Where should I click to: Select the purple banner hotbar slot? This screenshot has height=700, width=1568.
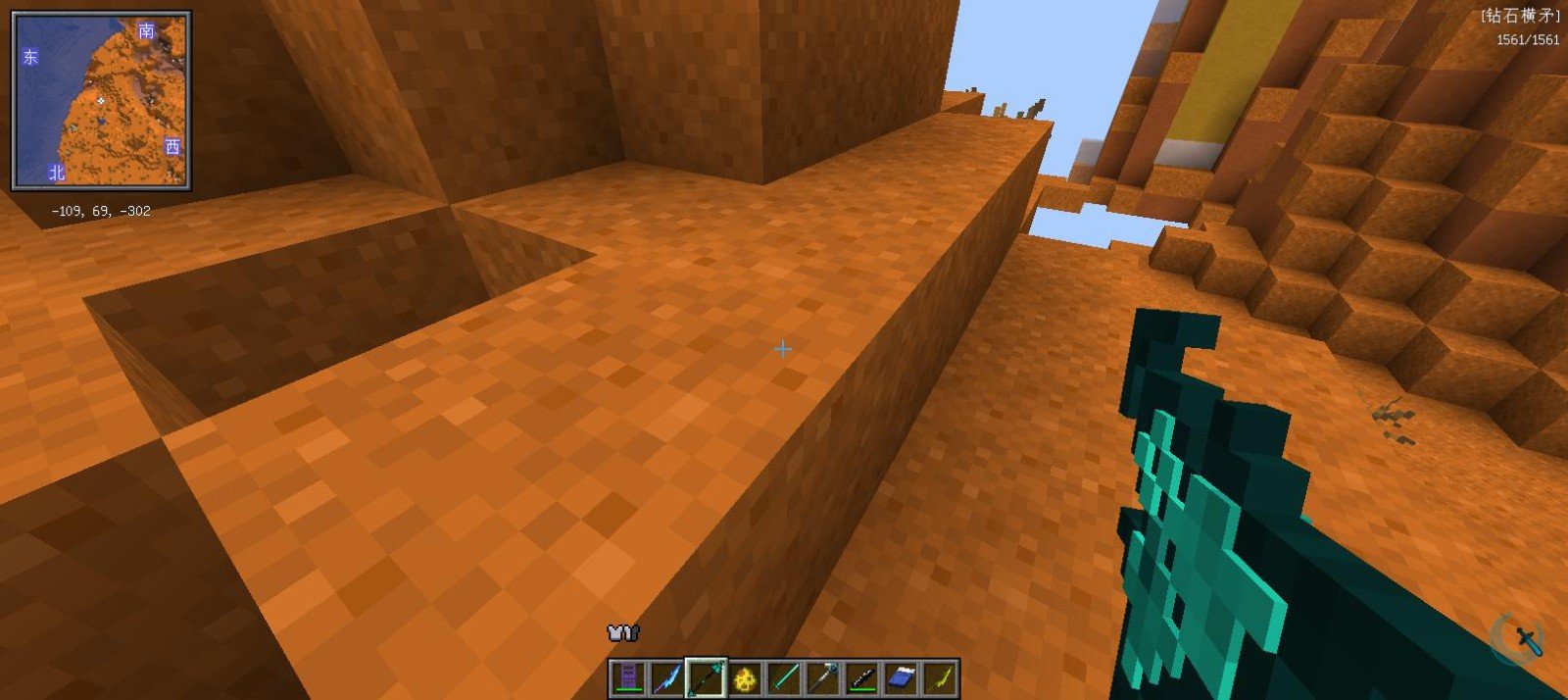pyautogui.click(x=627, y=677)
